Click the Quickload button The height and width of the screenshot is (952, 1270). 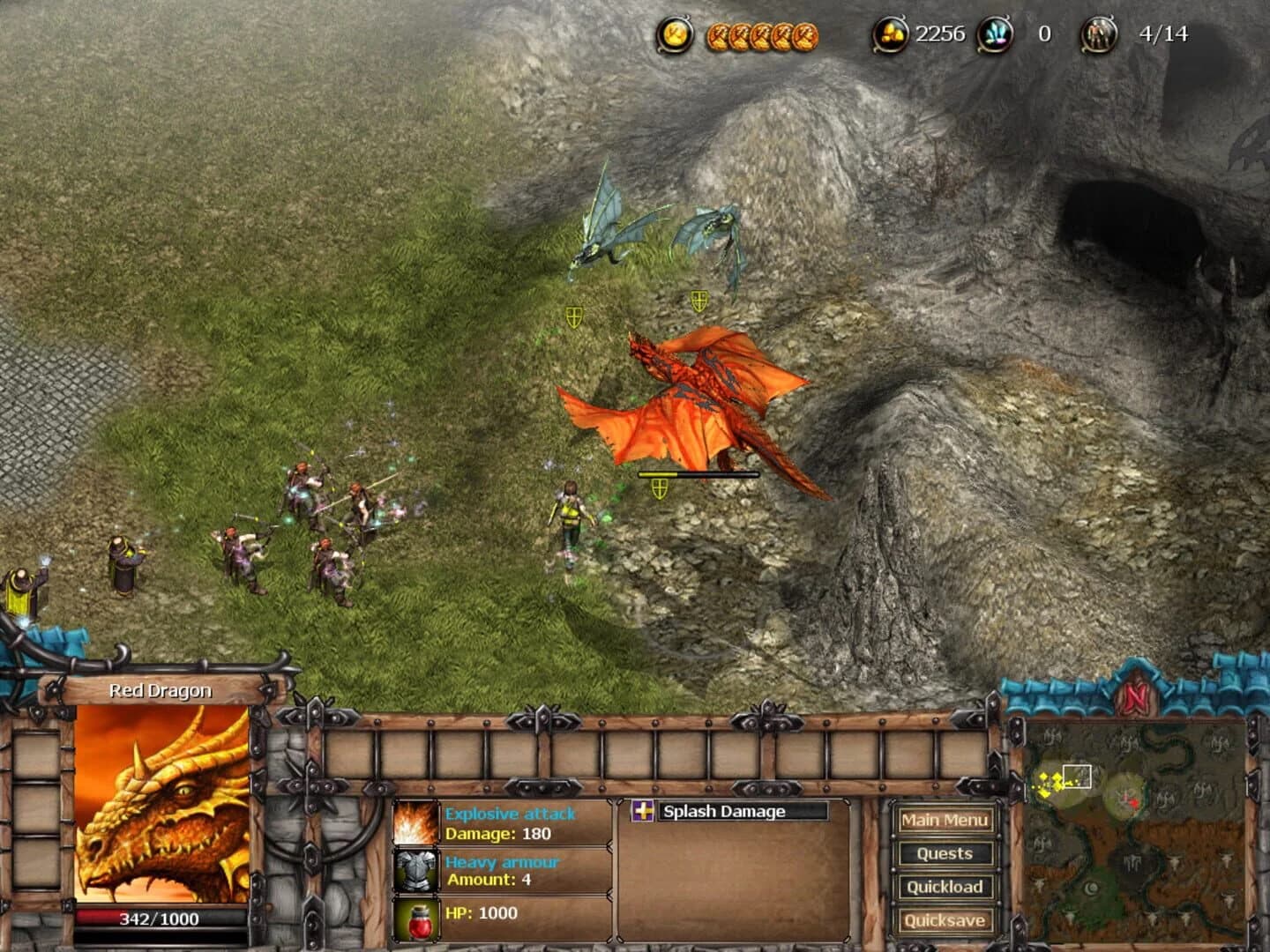945,887
